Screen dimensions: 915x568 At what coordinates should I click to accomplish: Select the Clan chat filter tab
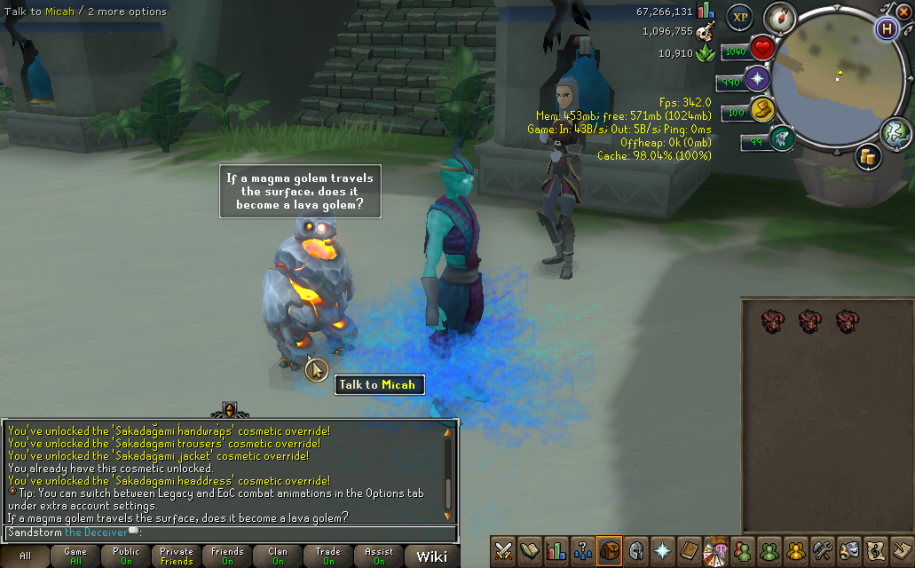pyautogui.click(x=277, y=556)
